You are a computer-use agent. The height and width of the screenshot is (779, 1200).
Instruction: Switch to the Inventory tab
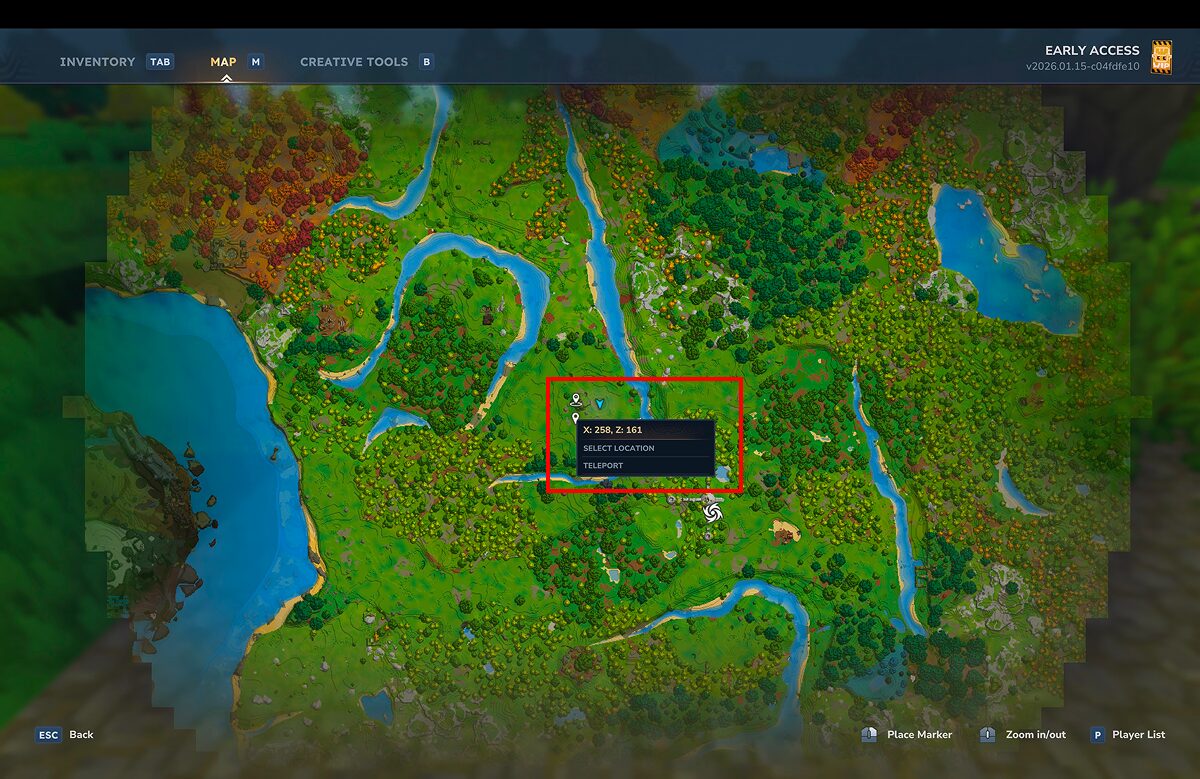97,62
